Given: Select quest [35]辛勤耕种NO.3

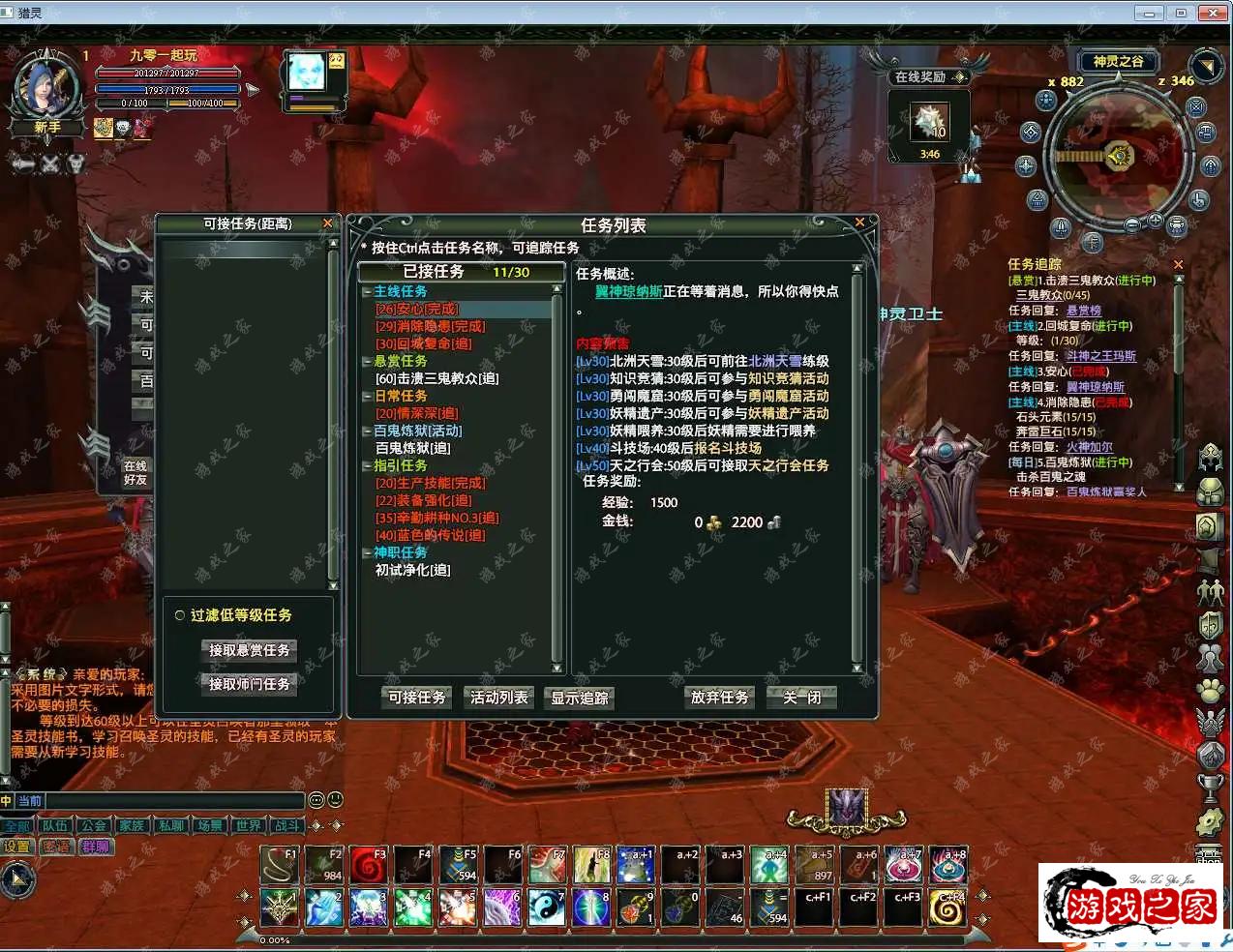Looking at the screenshot, I should 436,518.
